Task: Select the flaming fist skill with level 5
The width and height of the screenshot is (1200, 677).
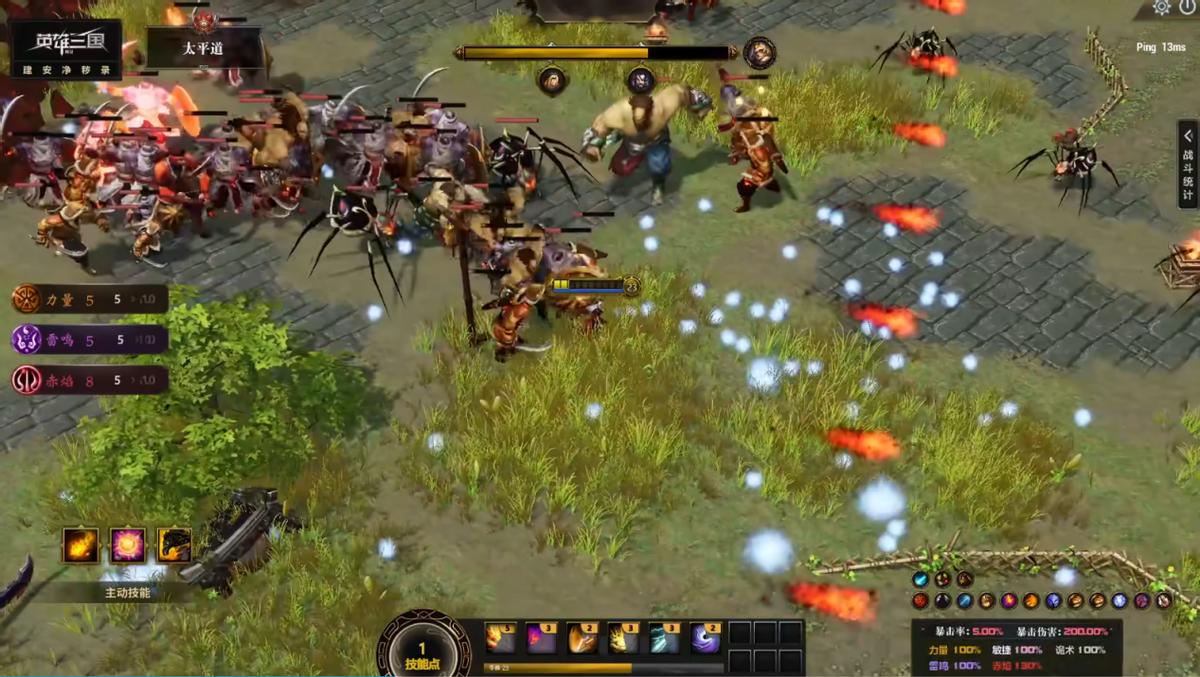Action: (501, 638)
